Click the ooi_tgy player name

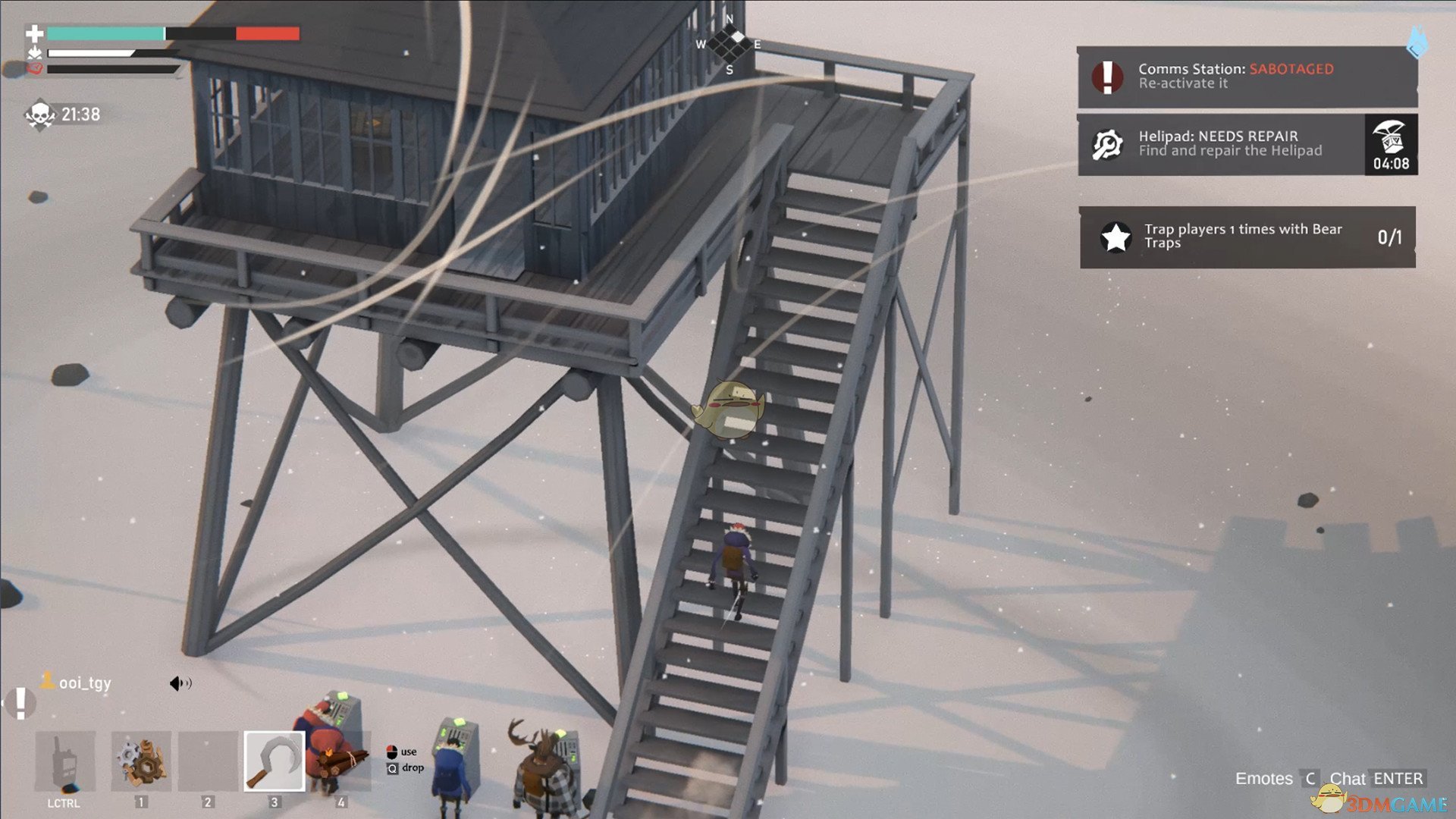[x=84, y=683]
